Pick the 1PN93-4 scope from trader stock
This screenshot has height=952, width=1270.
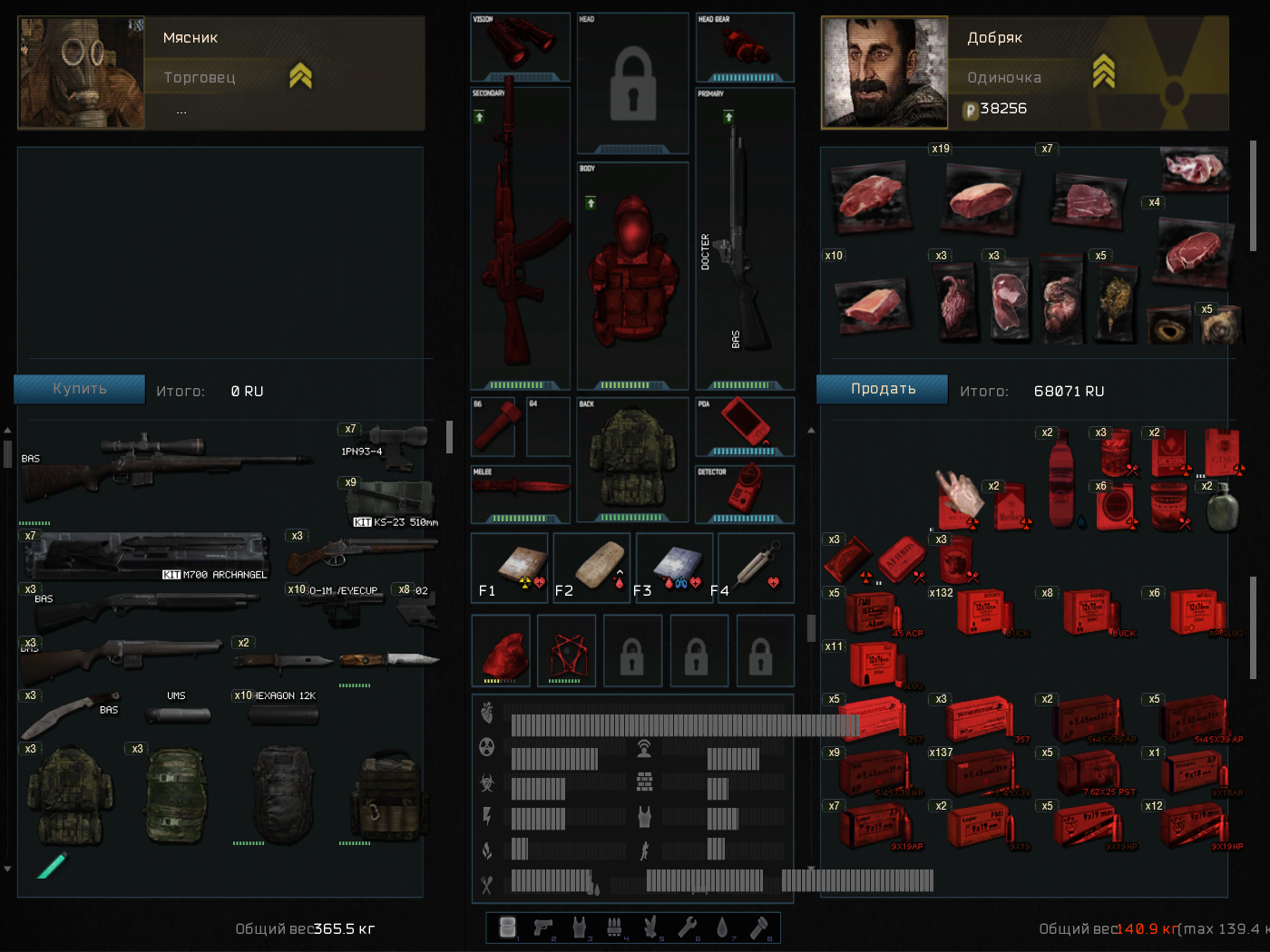click(390, 444)
